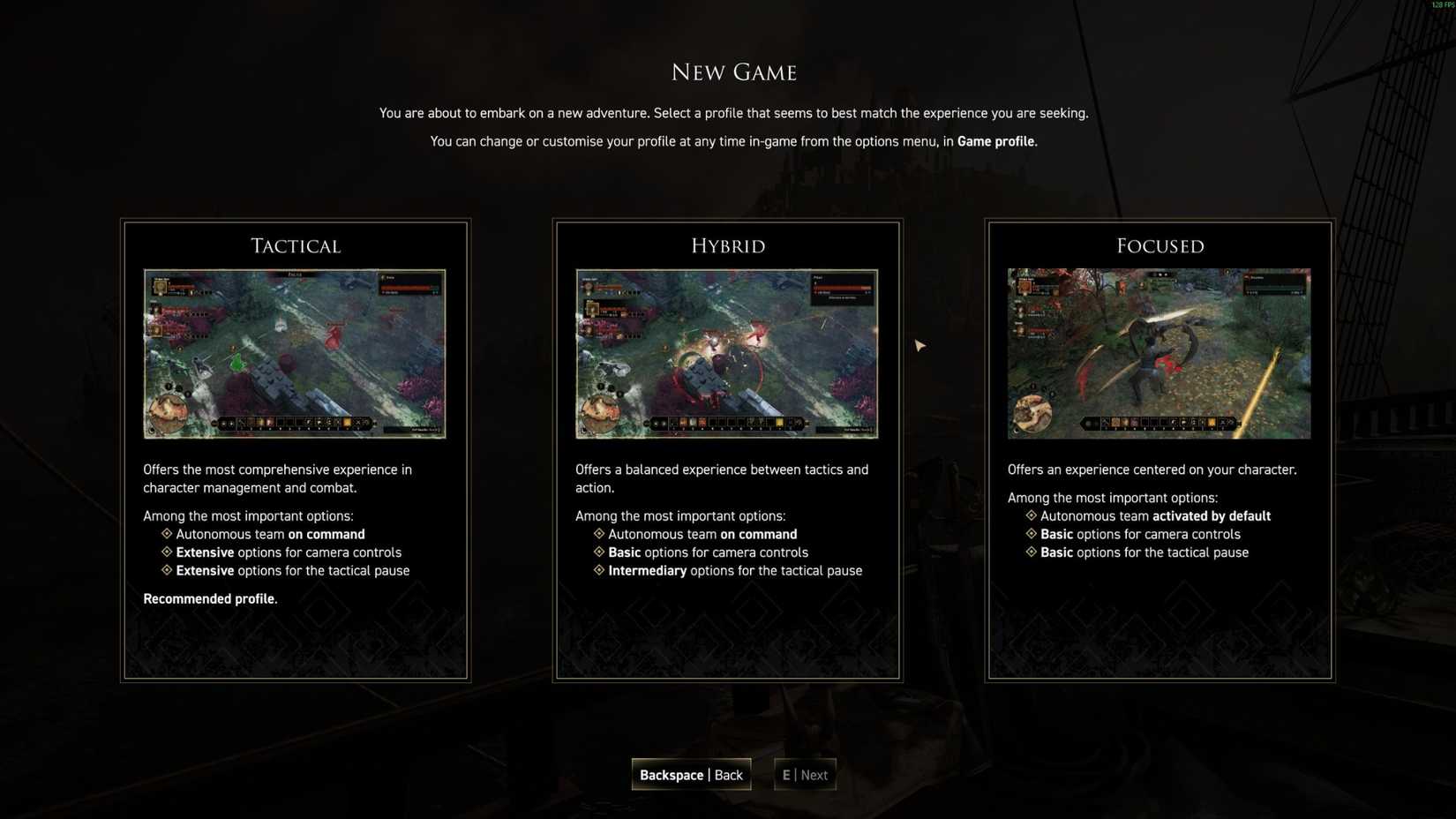Screen dimensions: 1456x819
Task: Select the Tactical profile card
Action: [x=296, y=450]
